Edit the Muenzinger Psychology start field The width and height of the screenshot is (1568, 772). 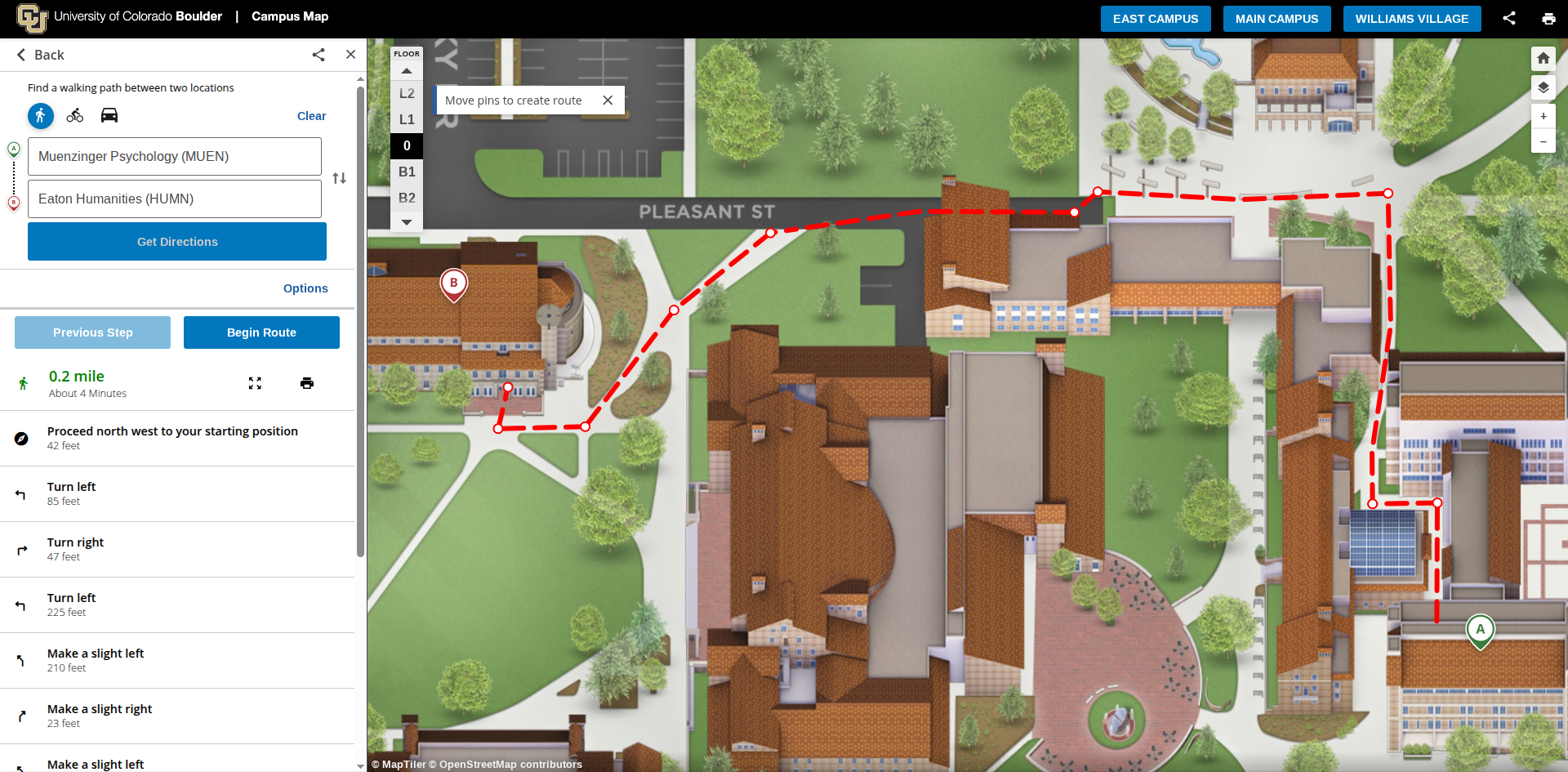175,156
